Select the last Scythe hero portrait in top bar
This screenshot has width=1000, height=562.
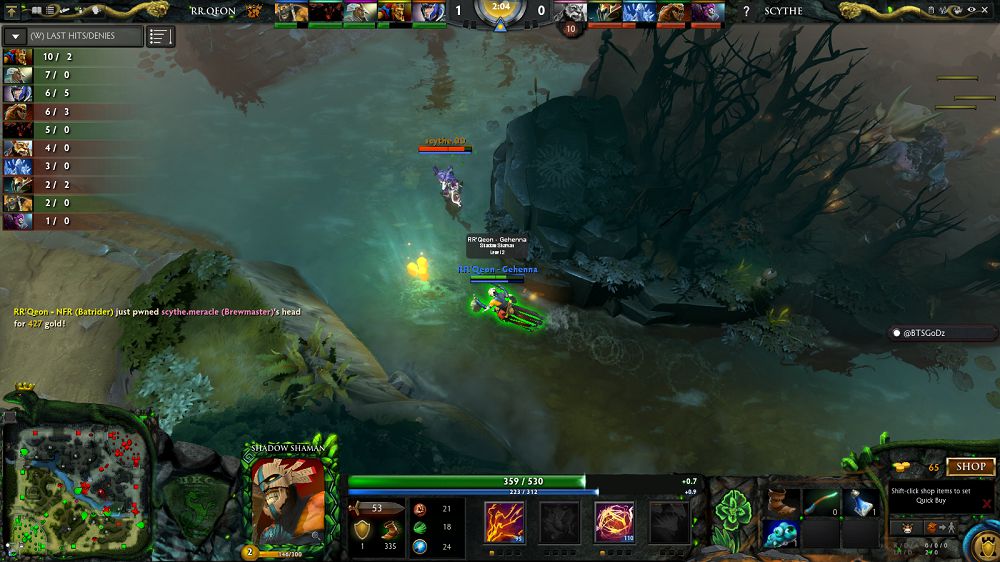706,12
